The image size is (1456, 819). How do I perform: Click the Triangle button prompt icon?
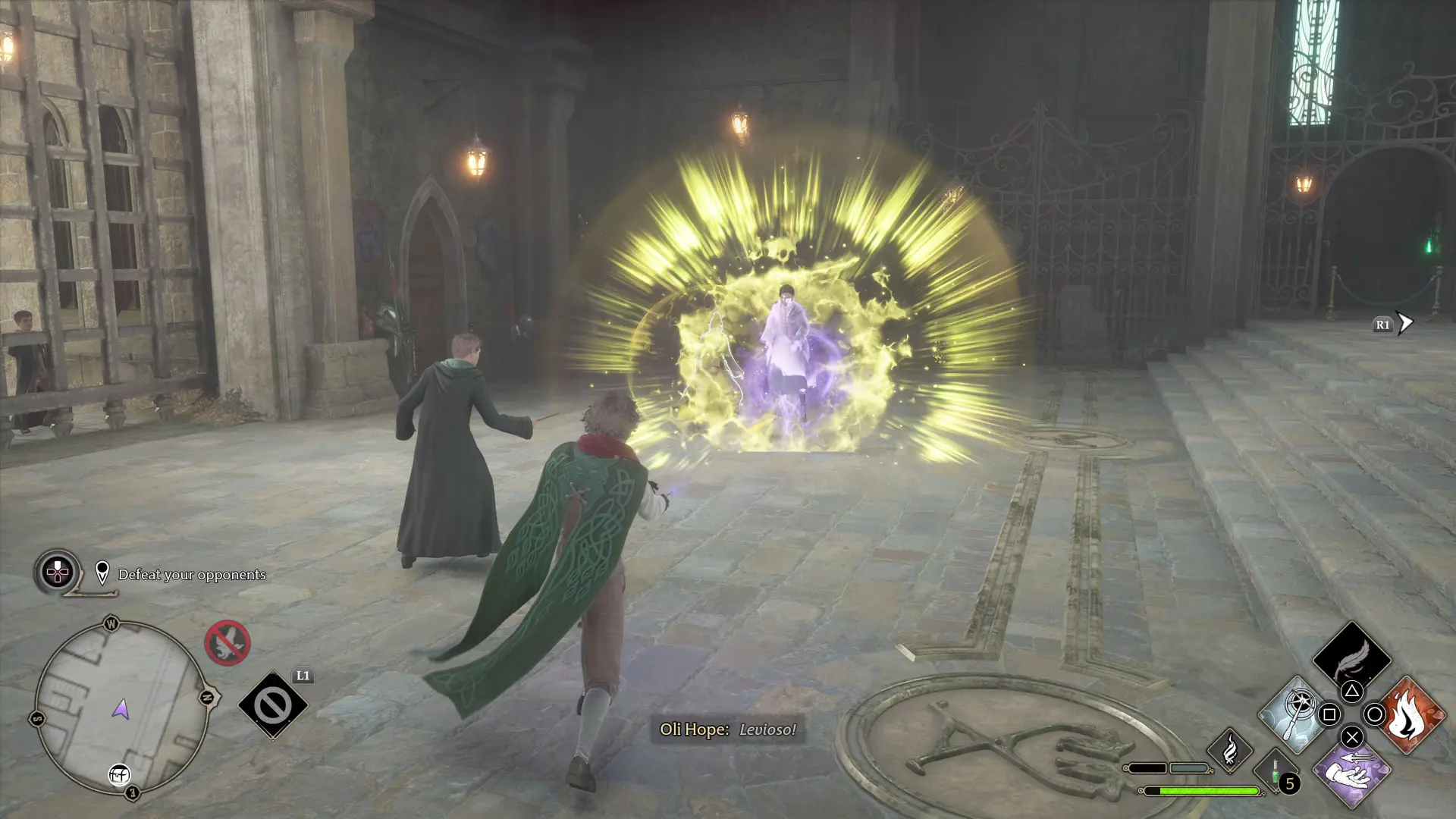1351,692
